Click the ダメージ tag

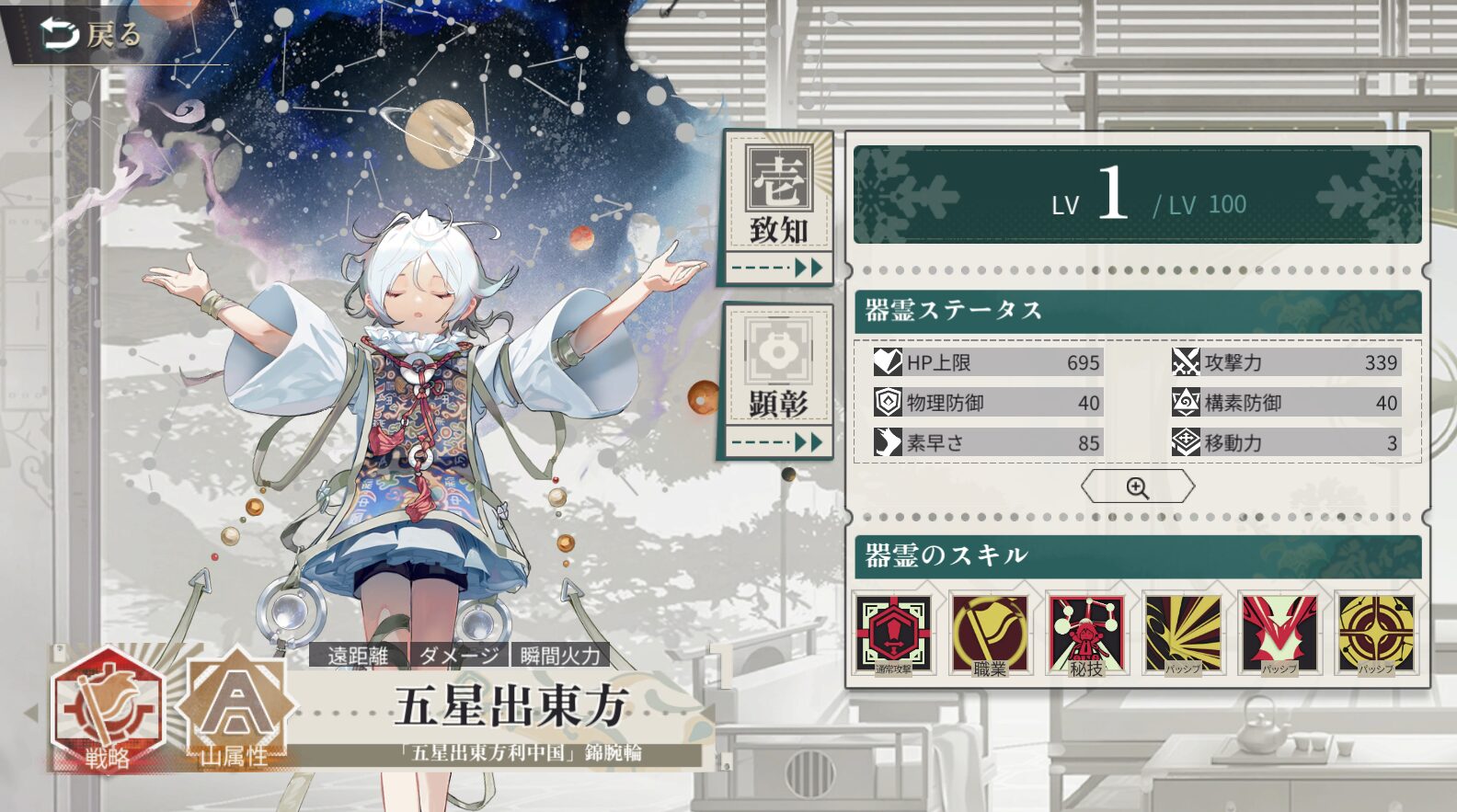click(458, 656)
